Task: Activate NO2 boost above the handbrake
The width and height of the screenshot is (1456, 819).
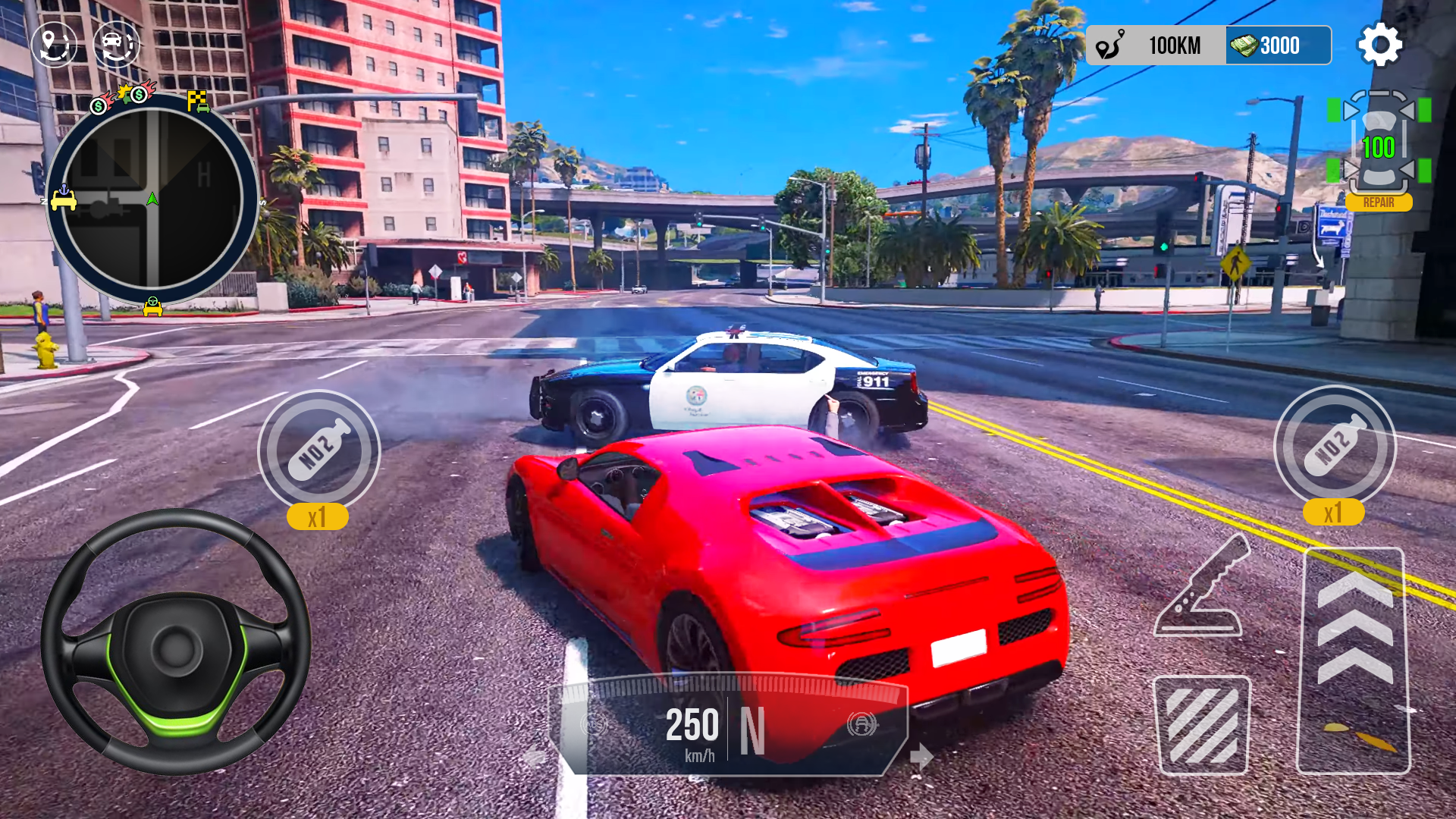Action: click(x=1334, y=447)
